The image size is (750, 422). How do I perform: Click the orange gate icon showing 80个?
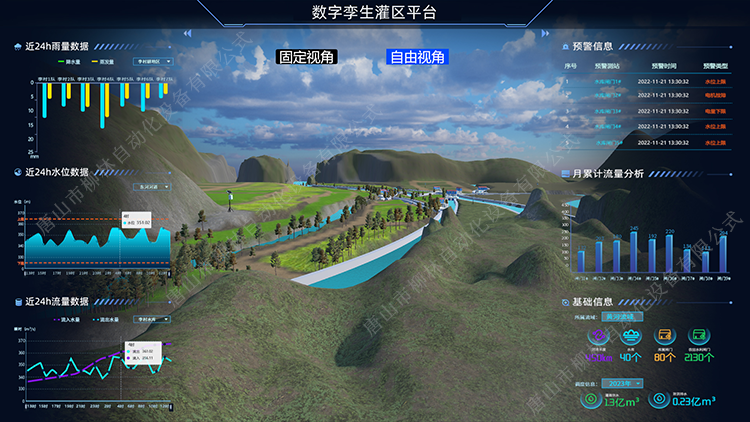(x=664, y=337)
